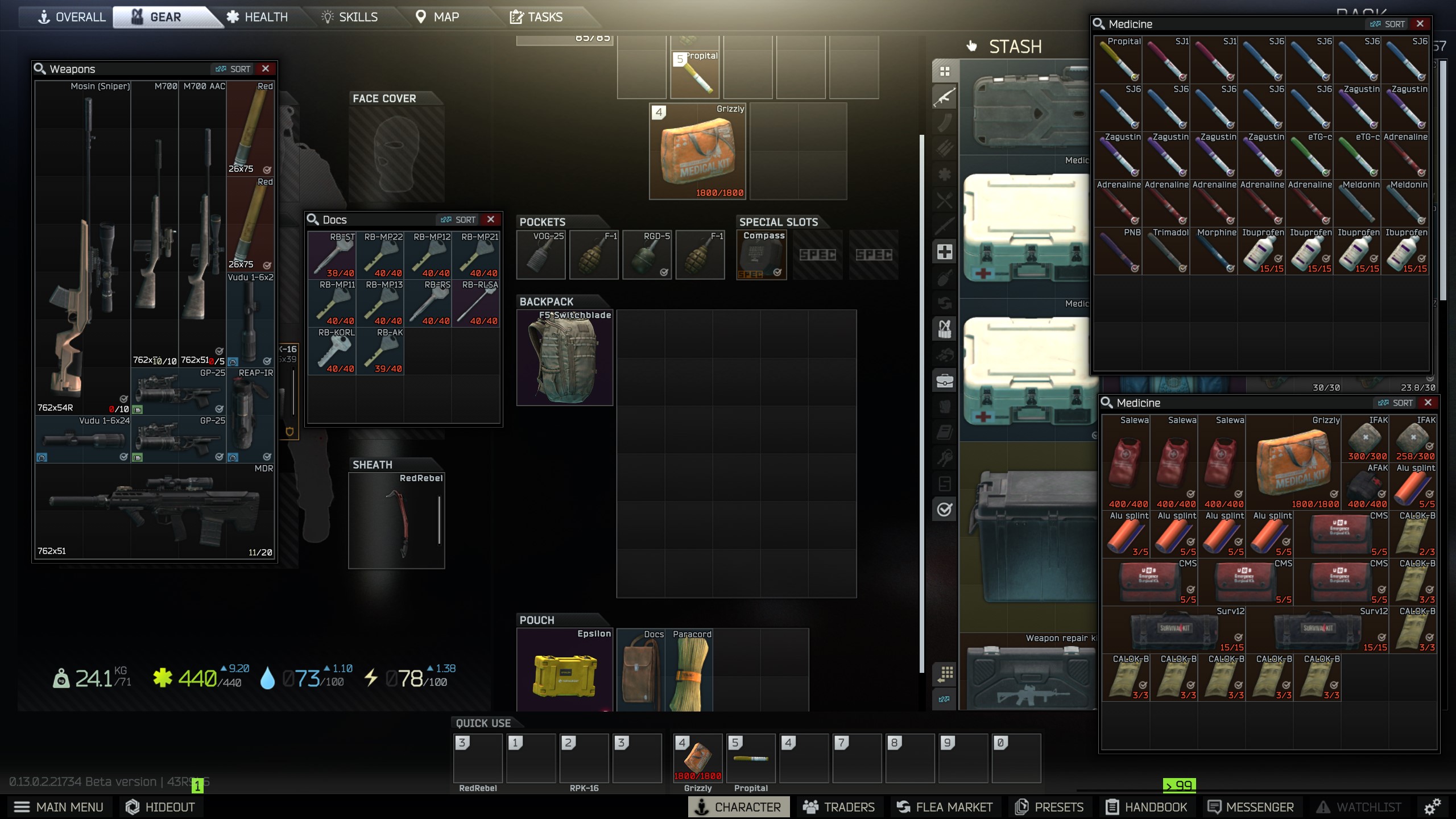Open the settings gear in the bottom-right corner
The height and width of the screenshot is (819, 1456).
[x=1432, y=807]
